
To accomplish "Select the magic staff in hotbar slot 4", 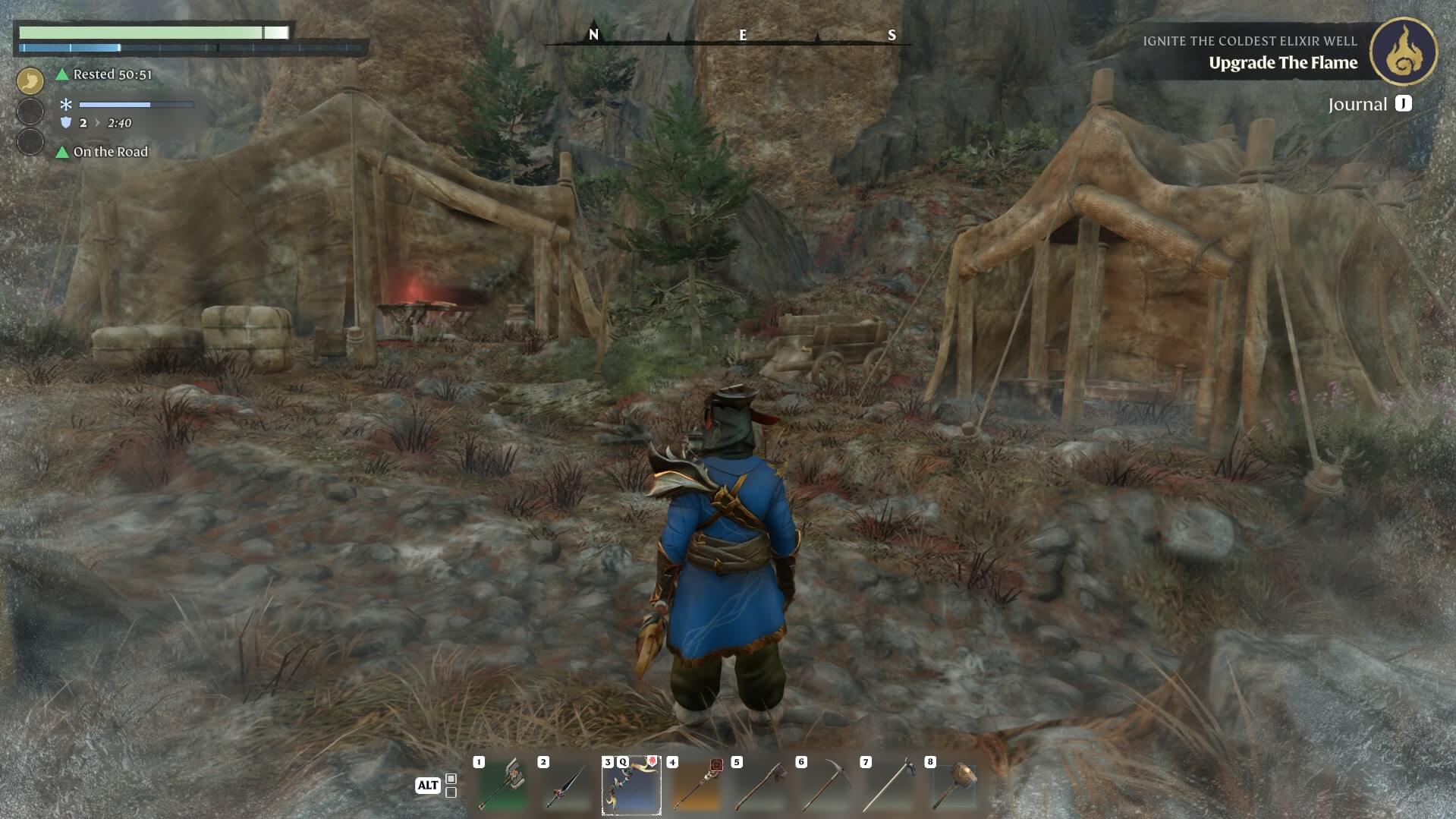I will point(696,786).
